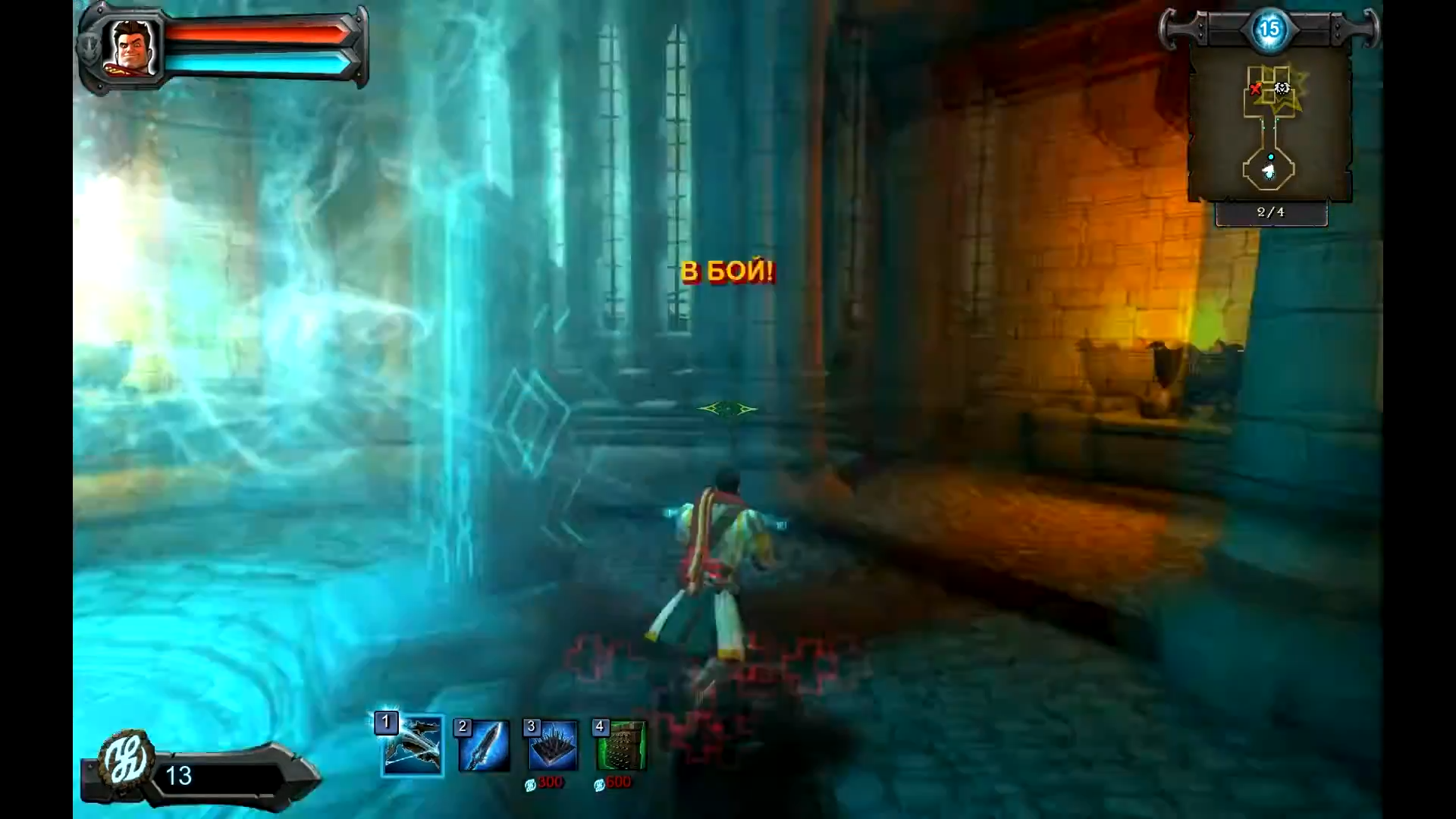Viewport: 1456px width, 819px height.
Task: Click the dungeon minimap
Action: [x=1269, y=125]
